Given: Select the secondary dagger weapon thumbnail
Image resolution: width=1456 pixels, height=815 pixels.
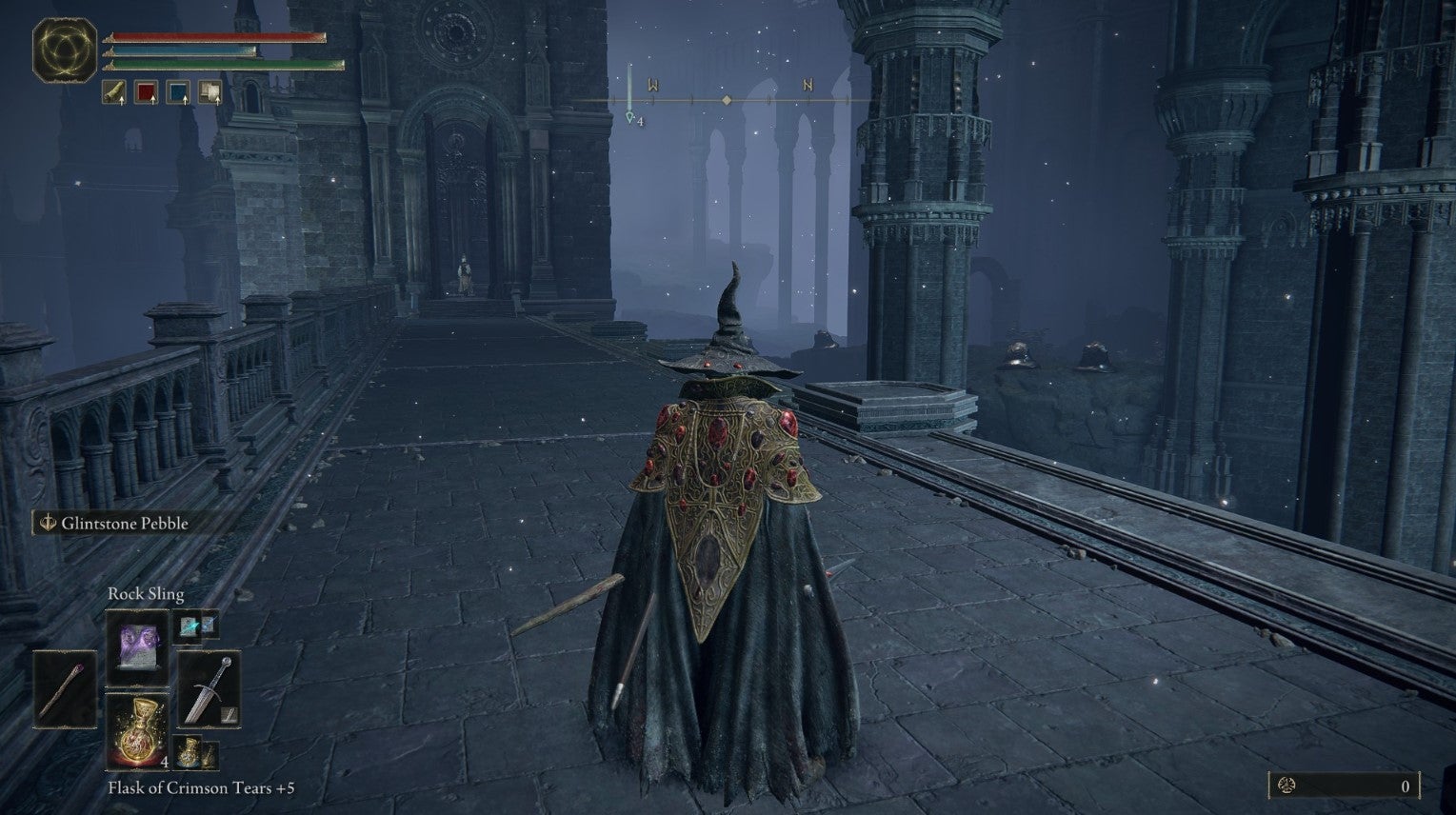Looking at the screenshot, I should pos(228,715).
